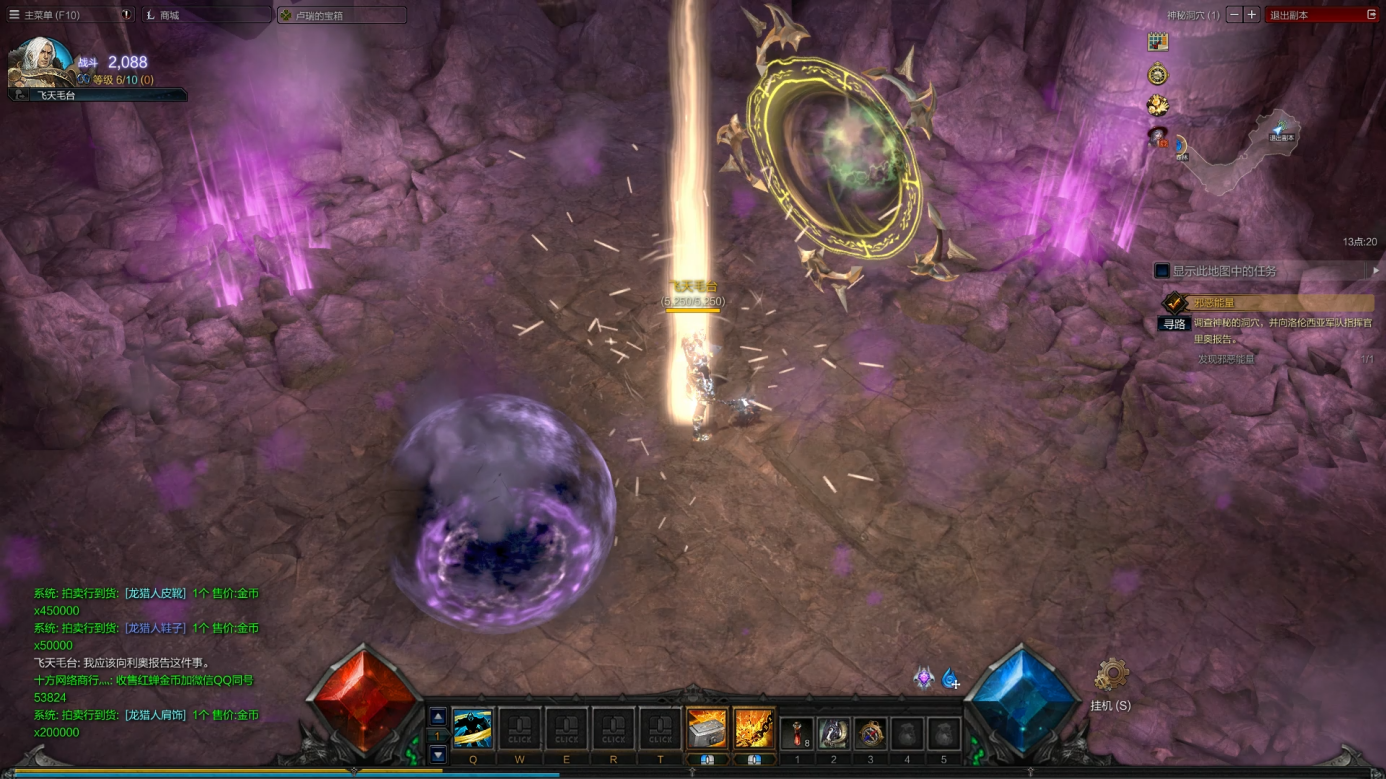Open 卢瑞的宝箱 treasure chest
The image size is (1386, 779).
(x=340, y=15)
